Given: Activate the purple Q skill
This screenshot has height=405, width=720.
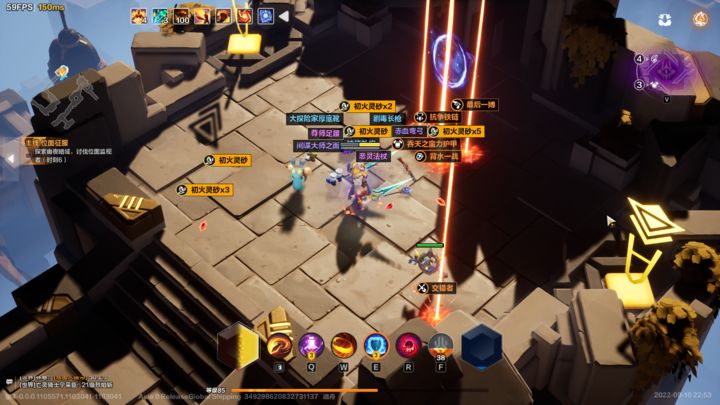Looking at the screenshot, I should tap(311, 346).
